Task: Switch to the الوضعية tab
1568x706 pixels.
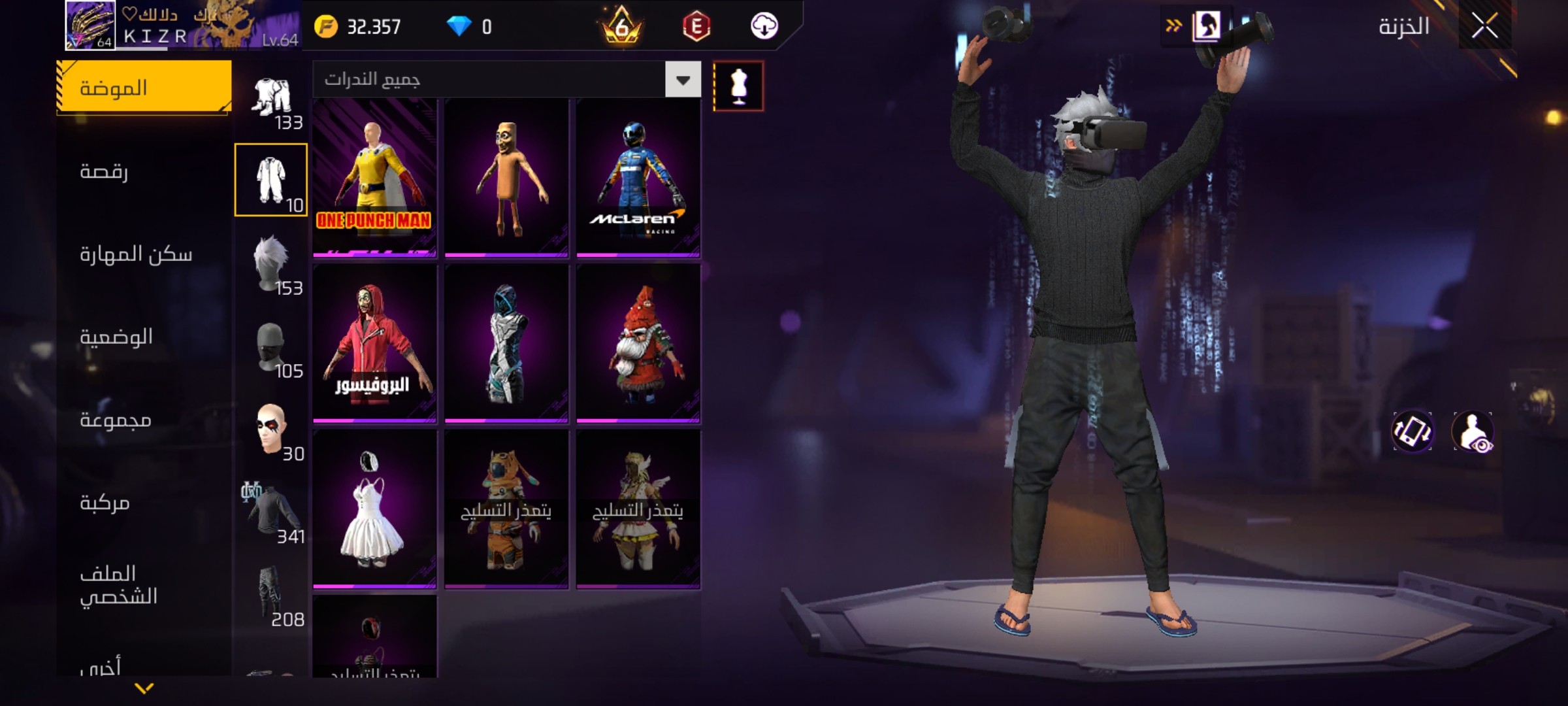Action: point(116,337)
